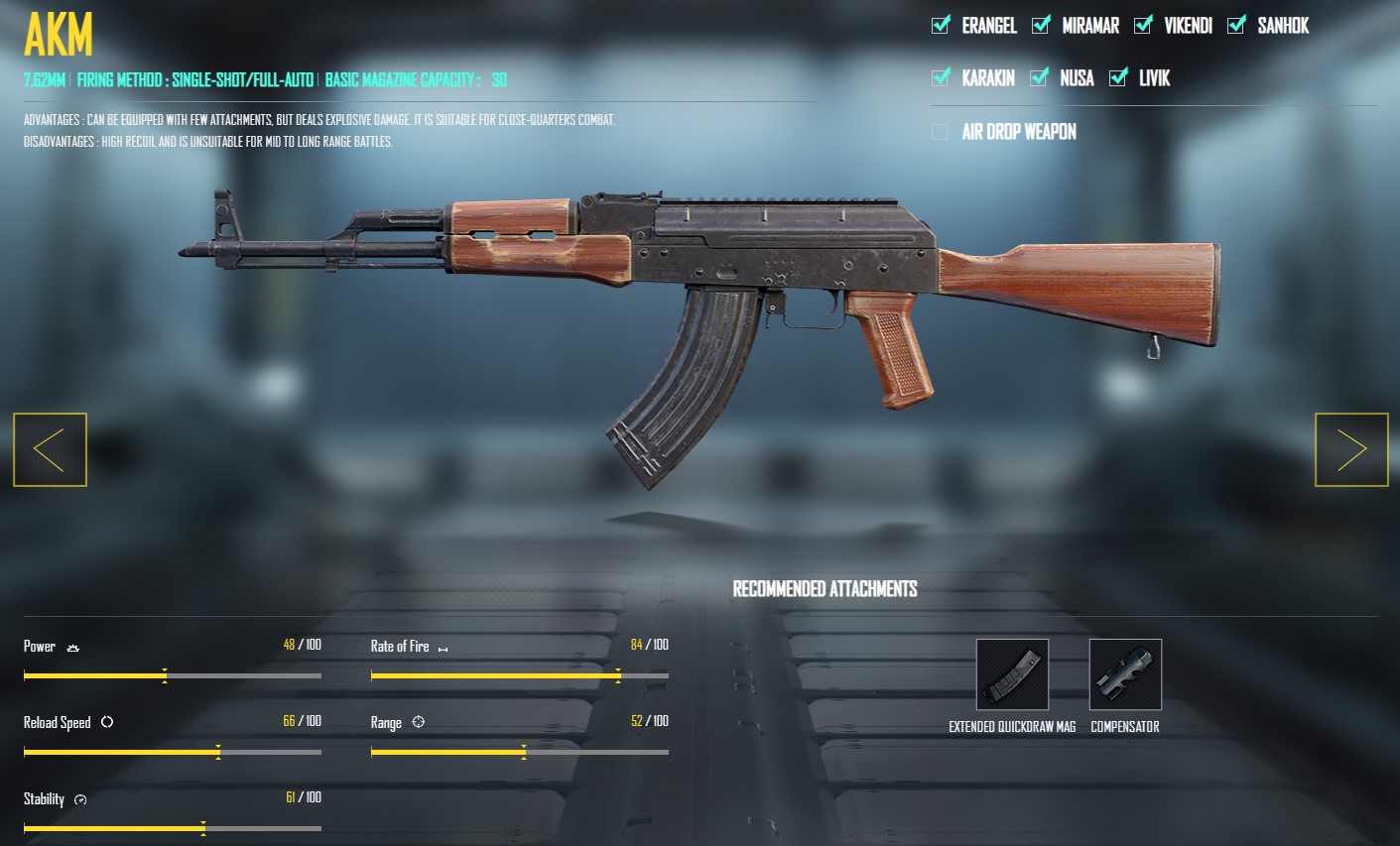Viewport: 1400px width, 846px height.
Task: Go to the previous weapon with left arrow
Action: coord(50,449)
